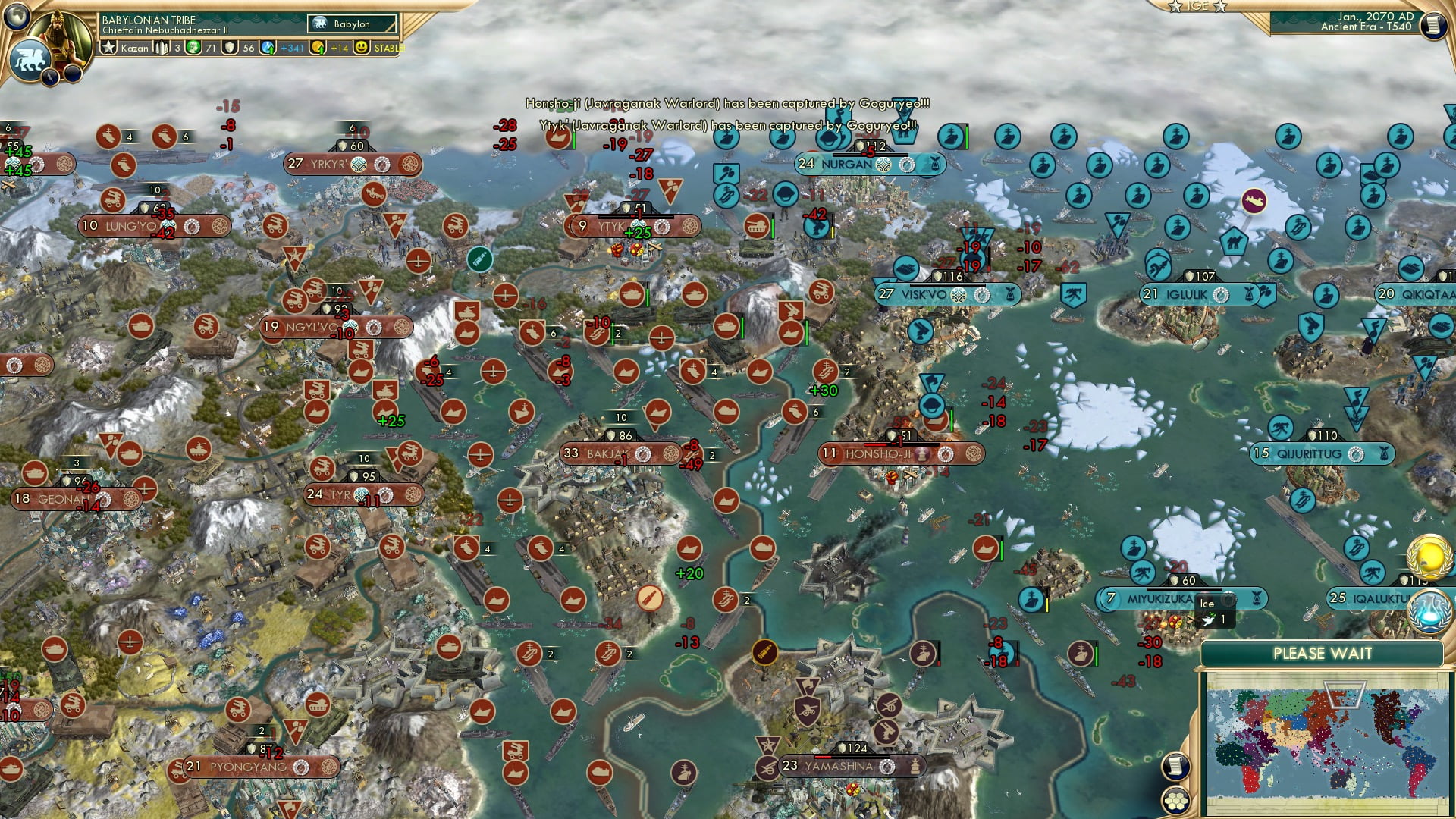This screenshot has height=819, width=1456.
Task: Click the gold coin icon in the top bar
Action: click(x=318, y=47)
